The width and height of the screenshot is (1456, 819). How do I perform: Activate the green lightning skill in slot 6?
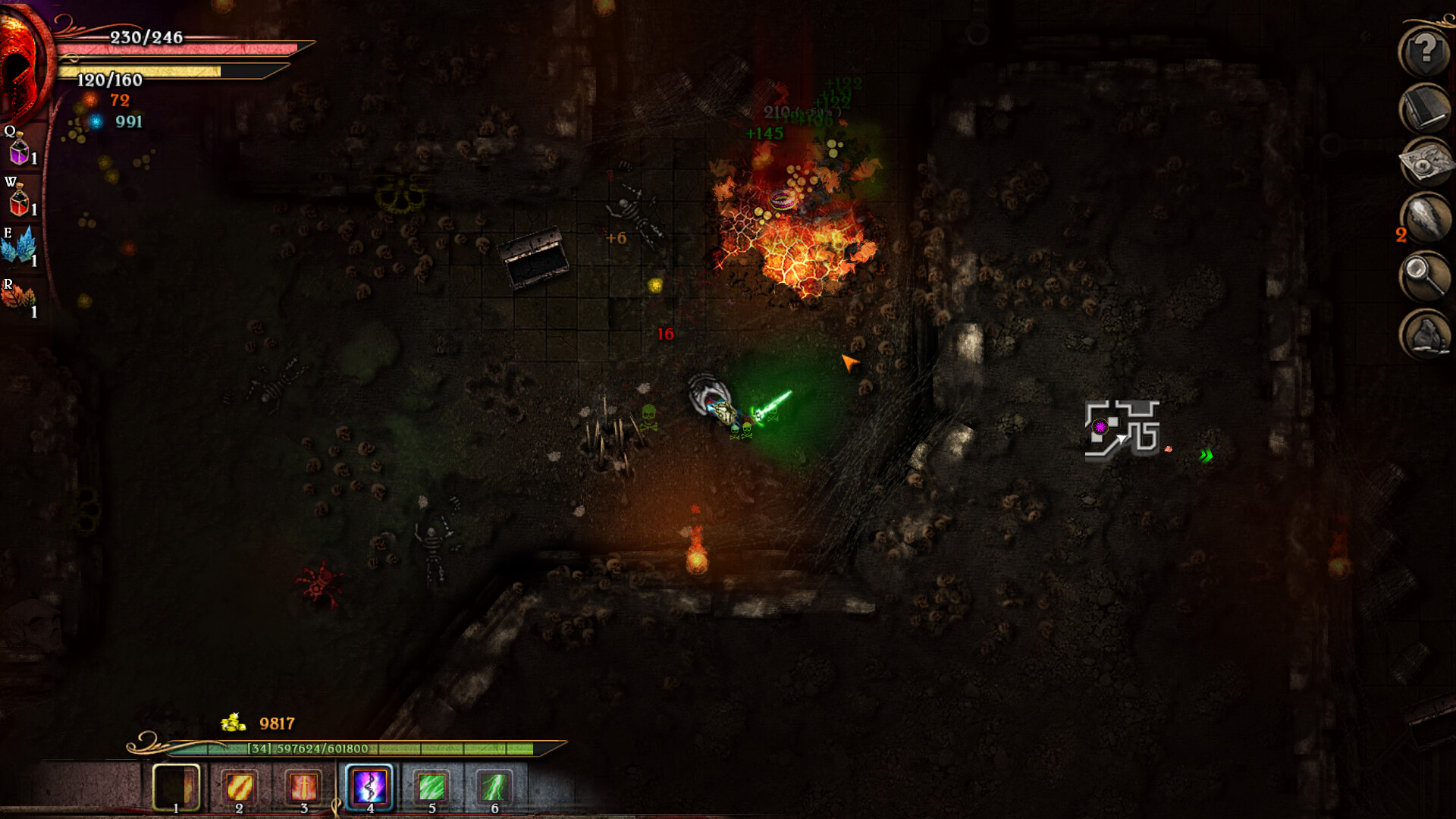(494, 787)
